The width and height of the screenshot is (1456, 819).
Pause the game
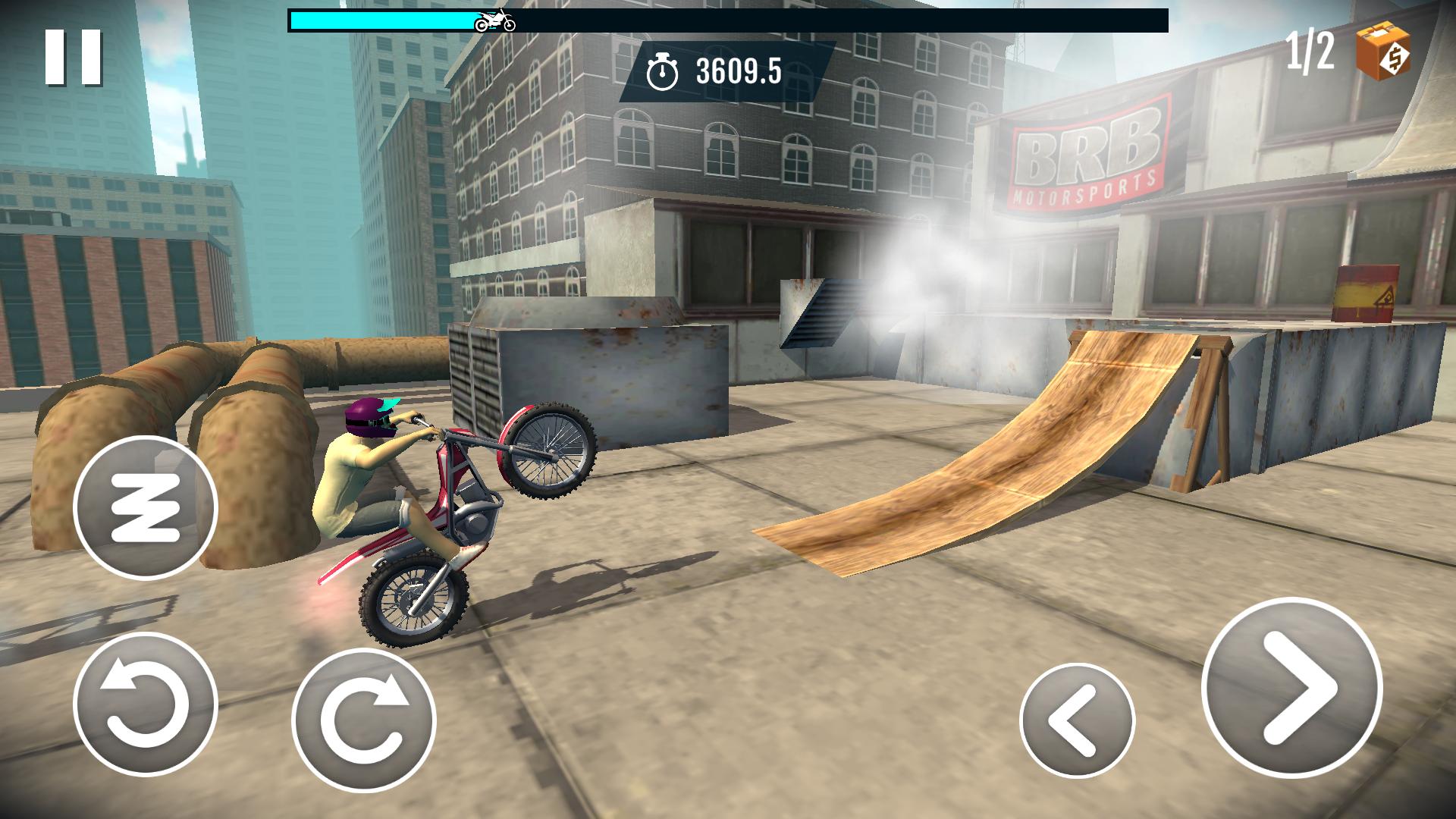click(x=73, y=58)
